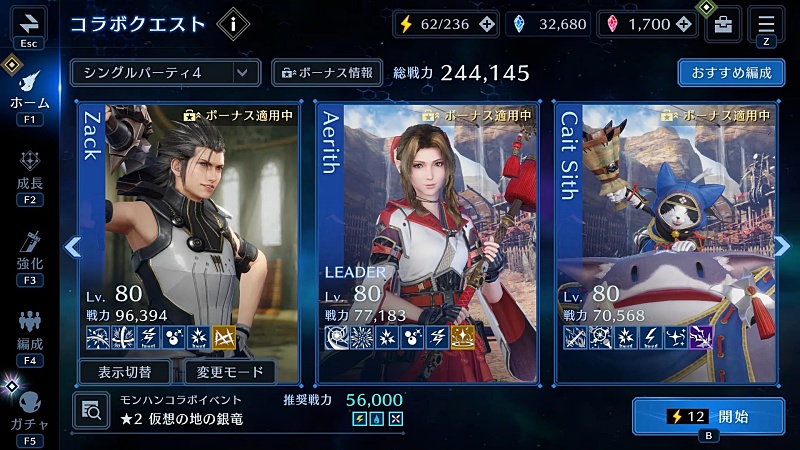Show the コラボクエスト info icon
800x450 pixels.
[x=233, y=23]
